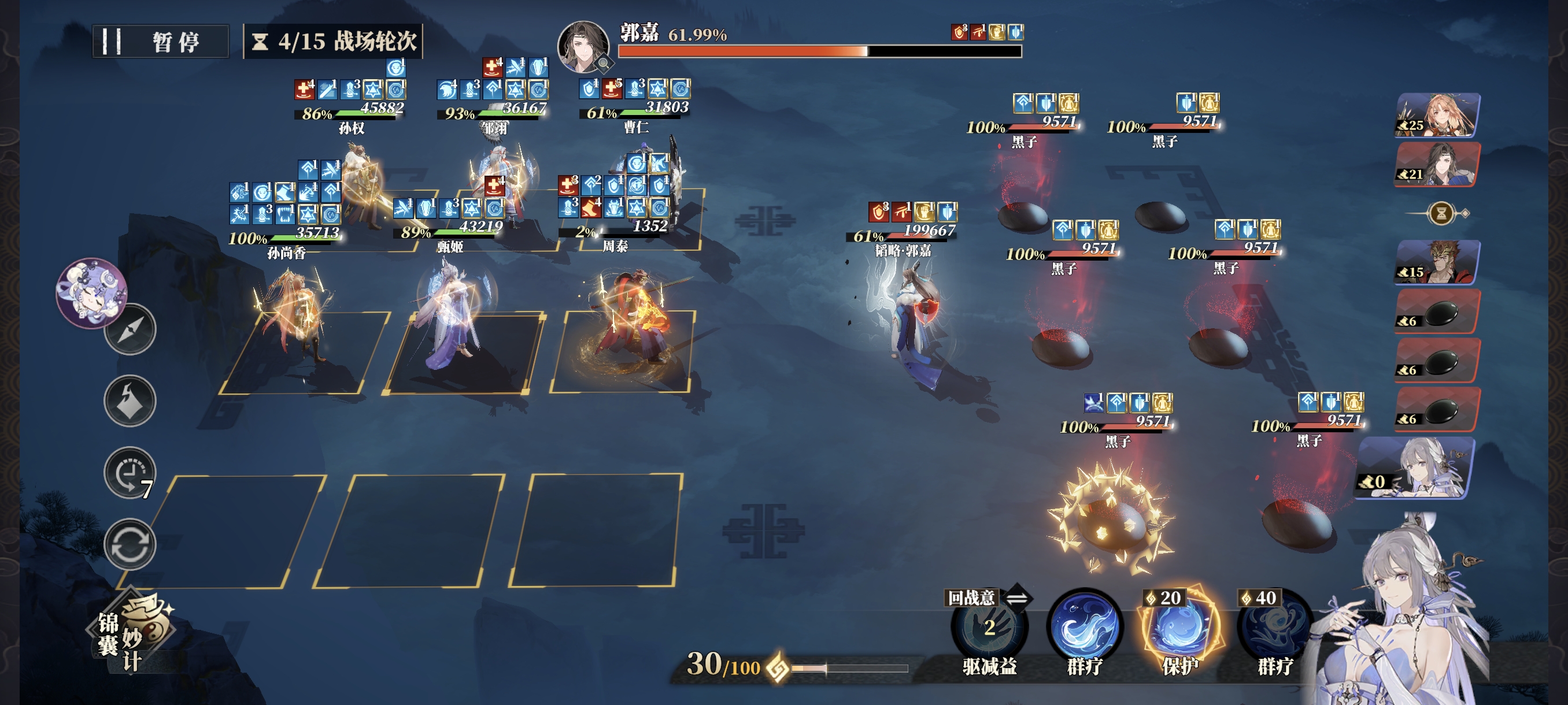Screen dimensions: 1568x705
Task: Select the masked warrior portrait with speed 15
Action: [x=1438, y=262]
